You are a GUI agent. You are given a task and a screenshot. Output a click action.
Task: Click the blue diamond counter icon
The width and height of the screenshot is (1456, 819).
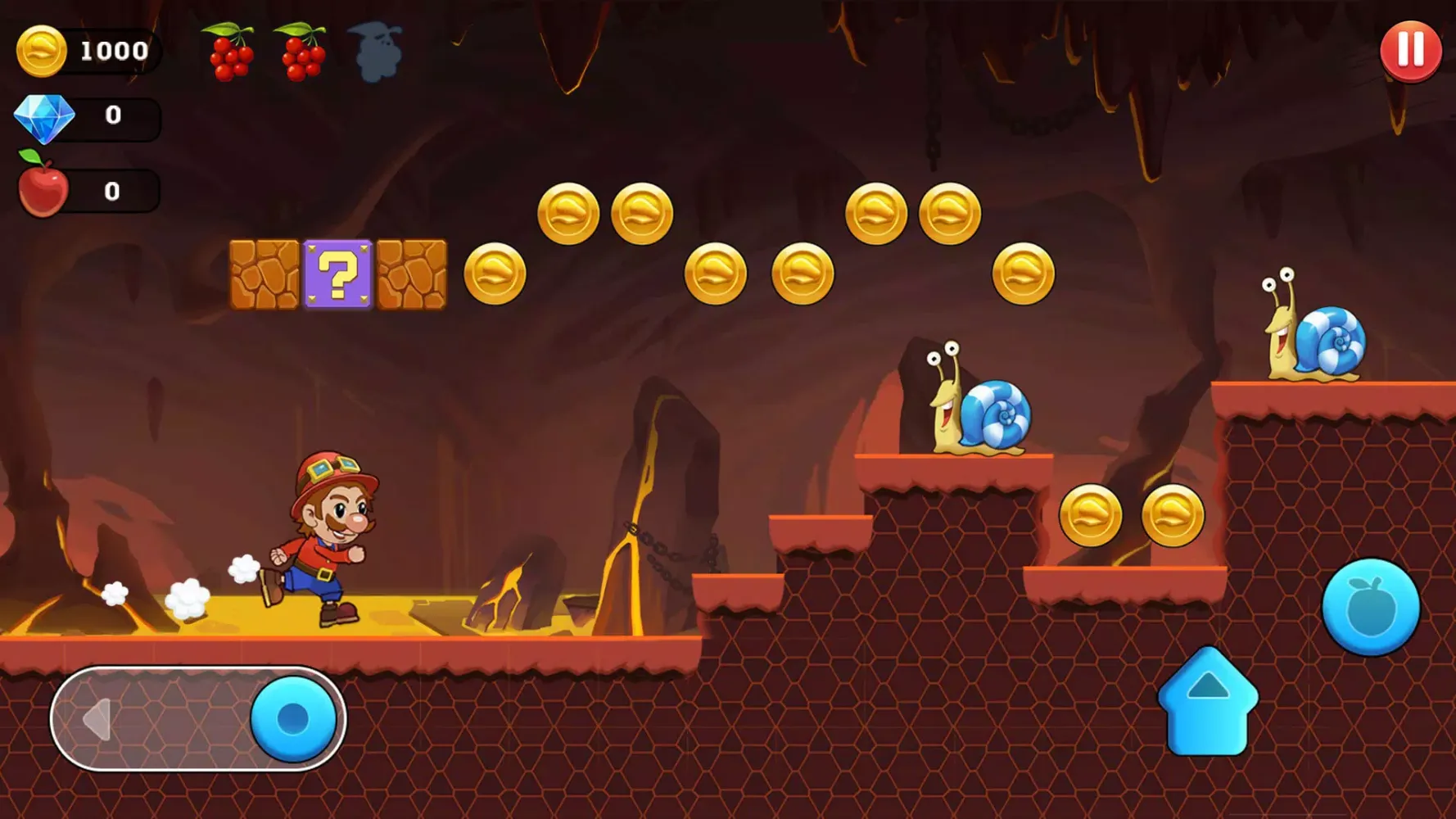tap(45, 116)
